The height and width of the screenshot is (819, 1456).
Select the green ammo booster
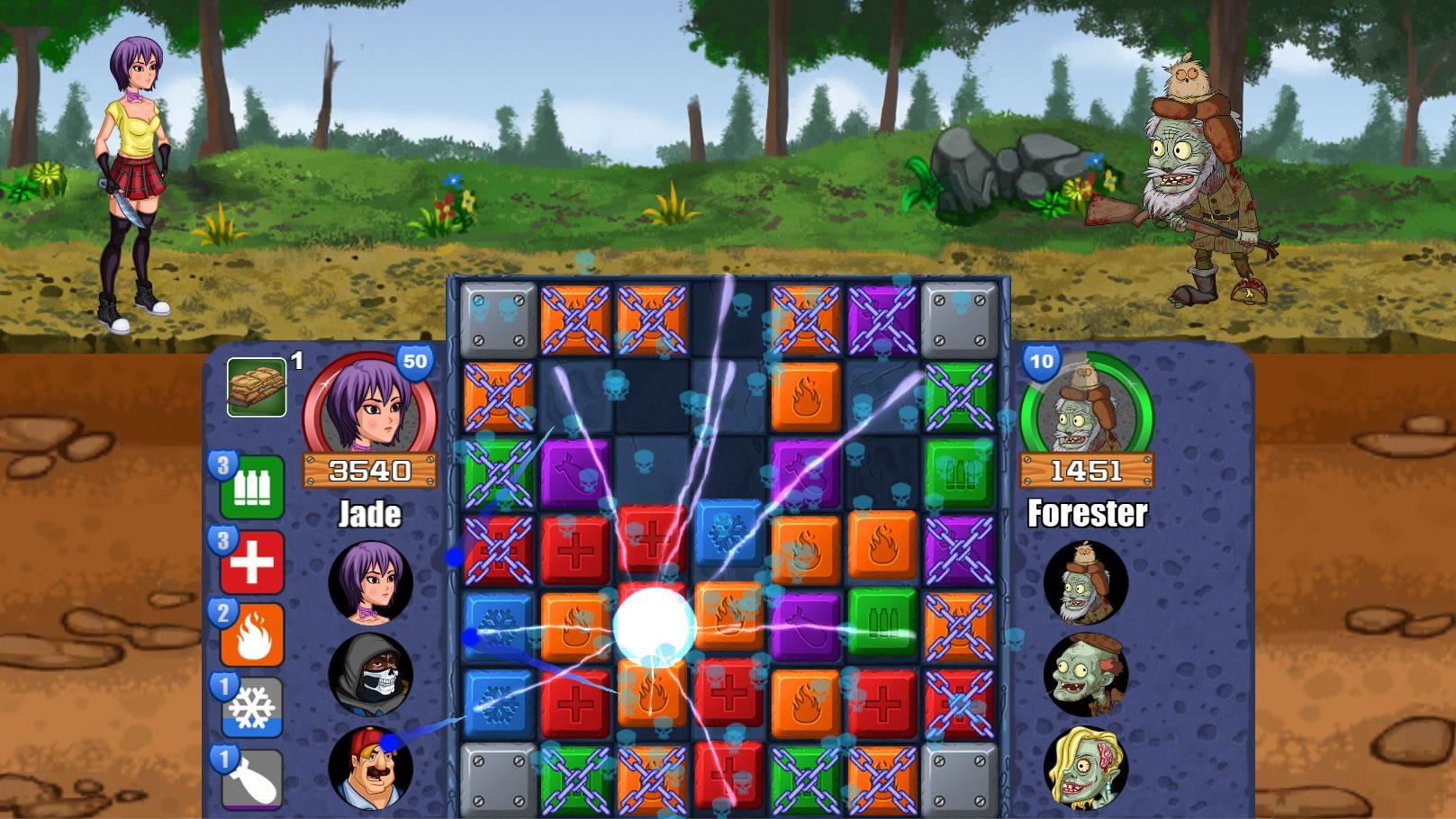click(255, 486)
